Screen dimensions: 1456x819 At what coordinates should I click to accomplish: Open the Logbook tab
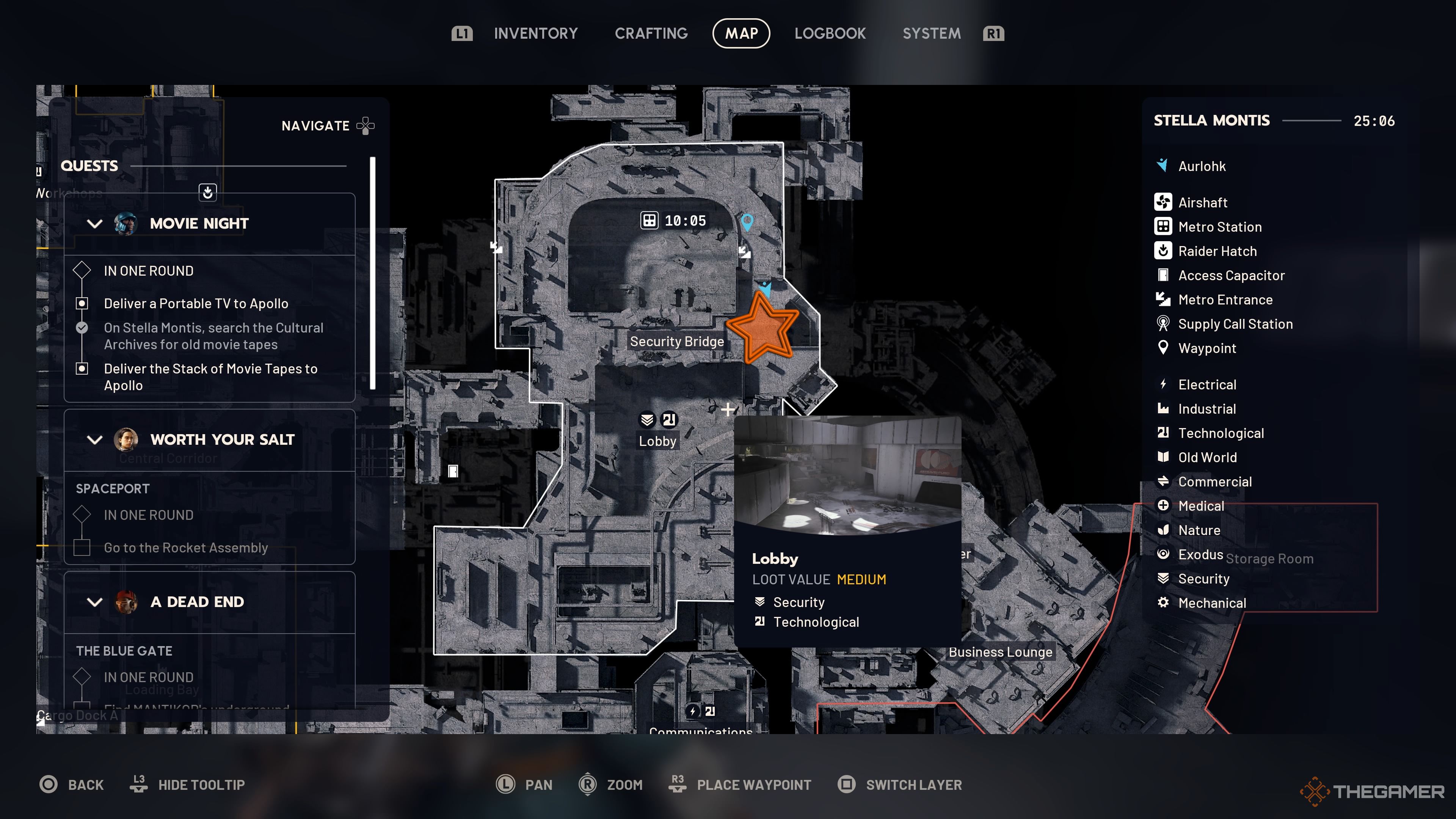830,33
